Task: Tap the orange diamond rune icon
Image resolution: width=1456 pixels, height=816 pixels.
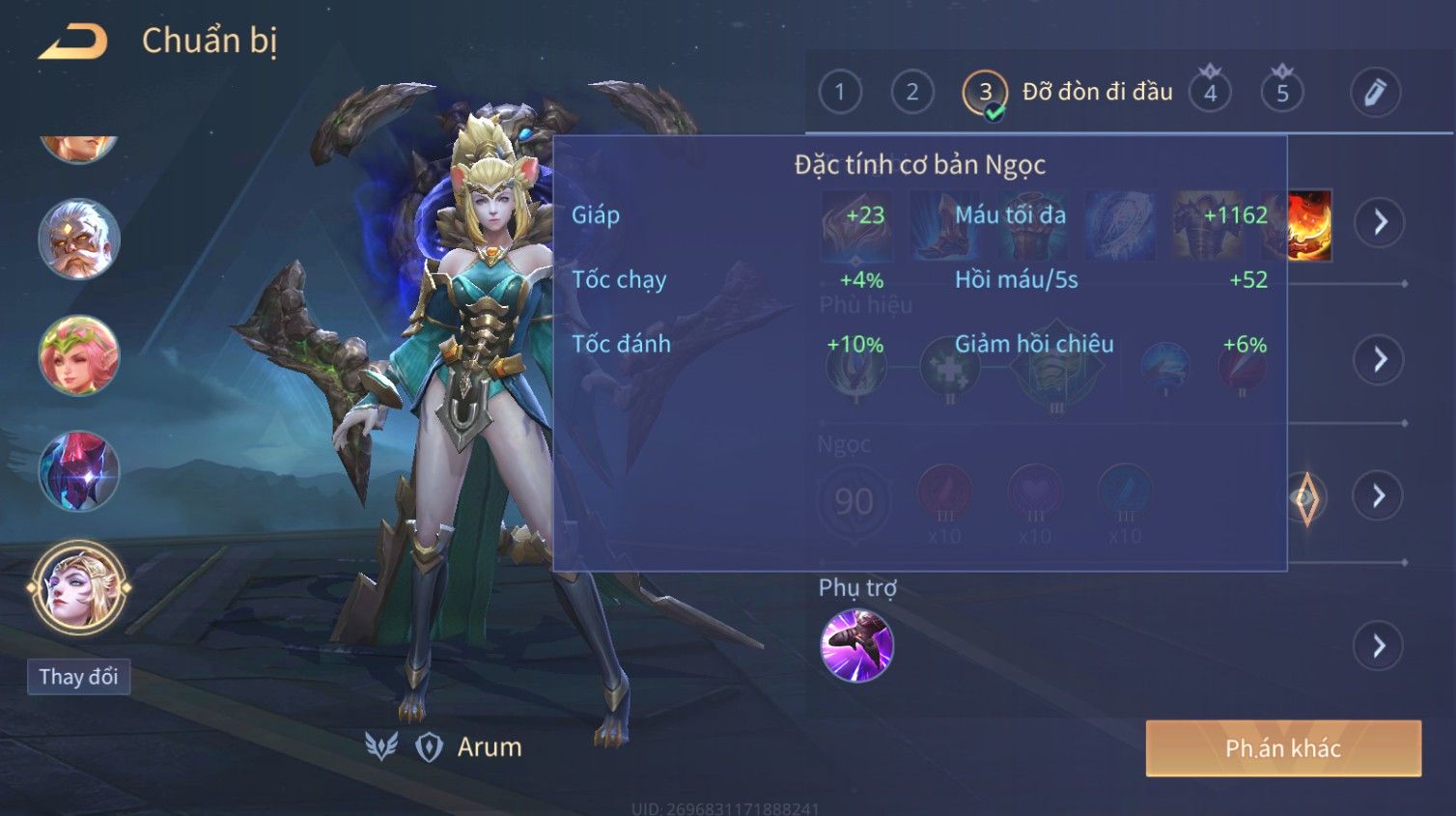Action: [x=1306, y=498]
